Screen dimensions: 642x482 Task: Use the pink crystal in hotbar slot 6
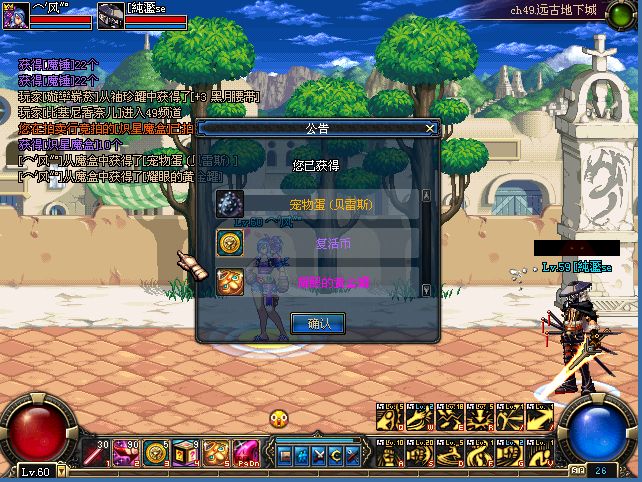pyautogui.click(x=246, y=453)
